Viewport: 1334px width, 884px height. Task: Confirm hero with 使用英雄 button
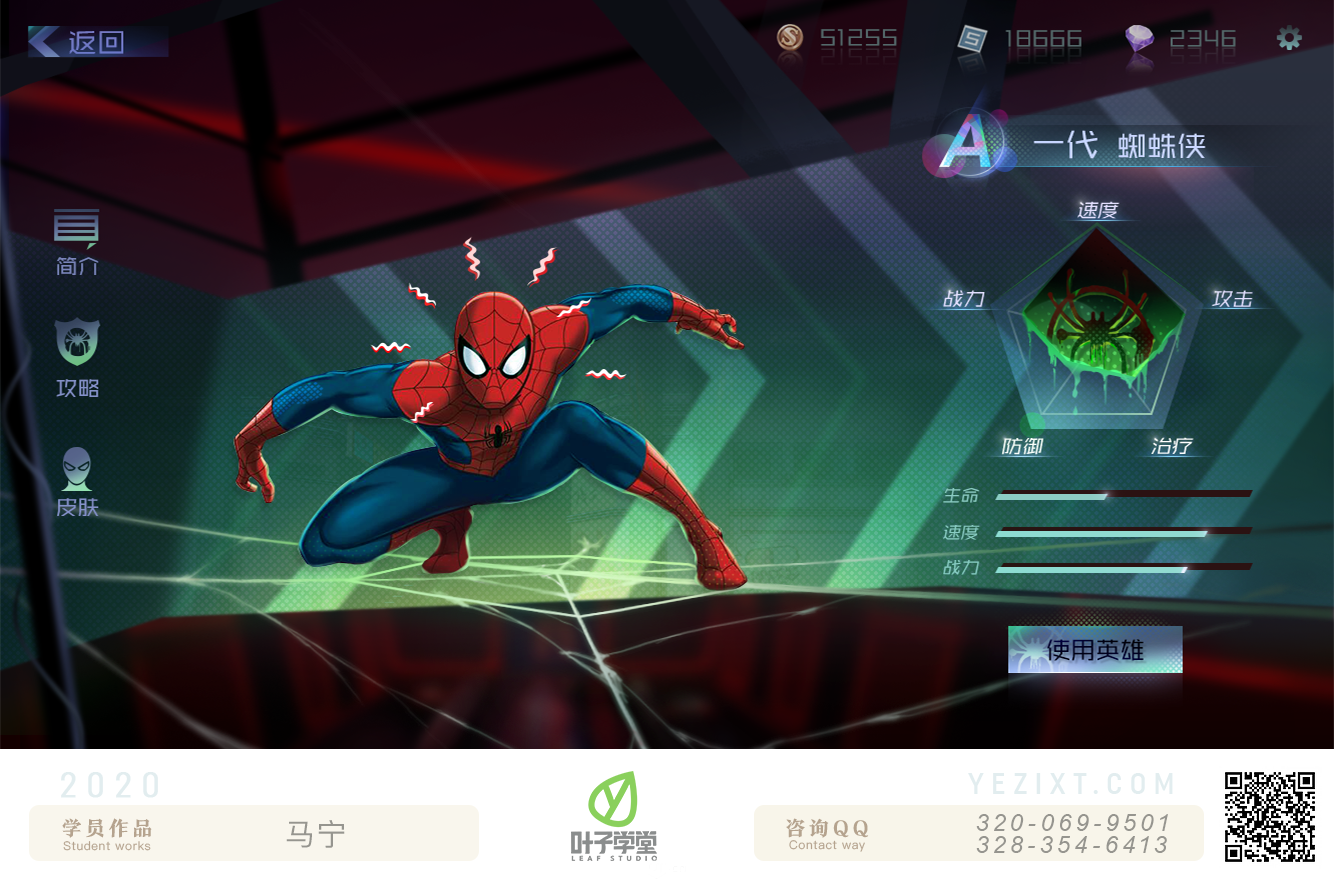(1095, 650)
